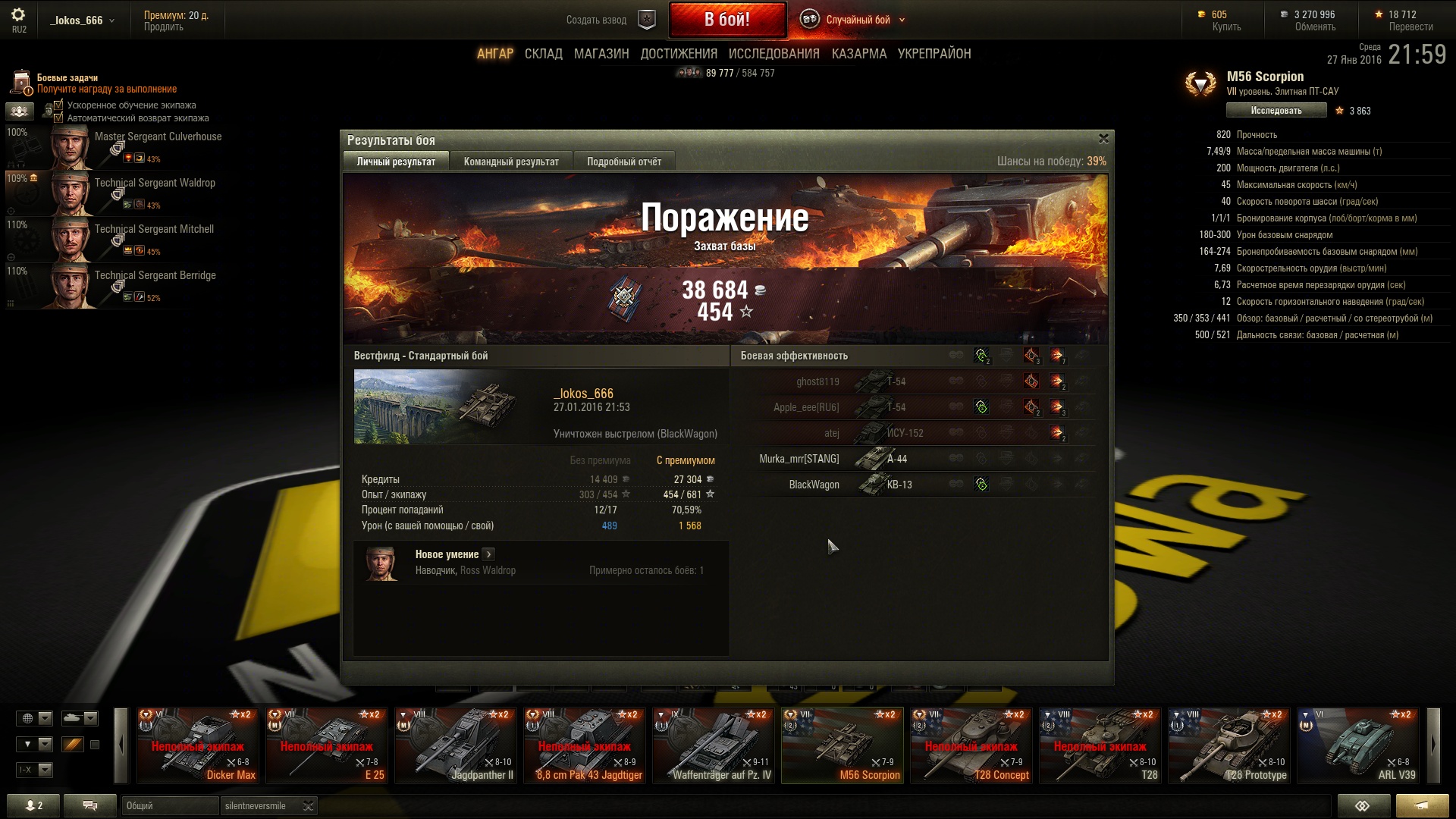Open the Новое умение skill arrow
Screen dimensions: 1456x819
[488, 554]
